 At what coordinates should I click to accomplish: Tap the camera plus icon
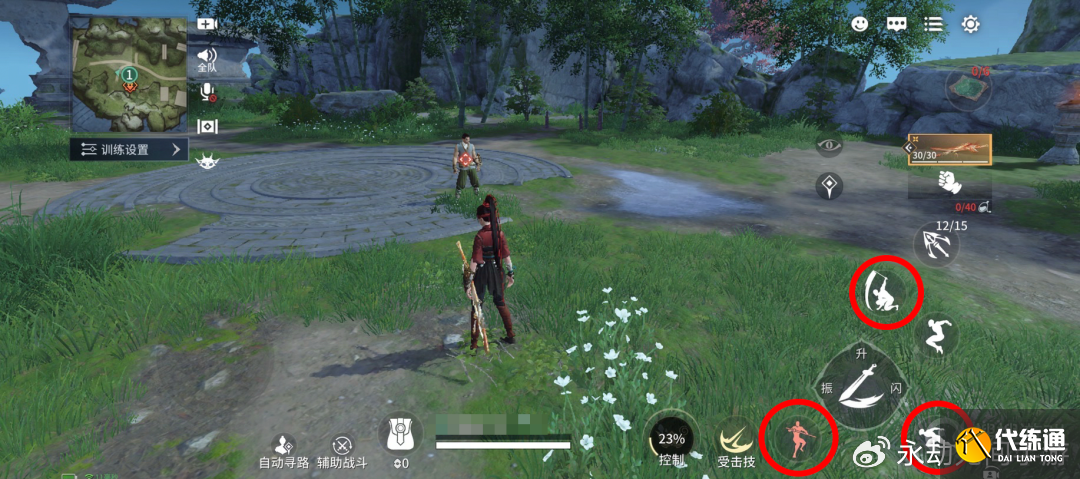[x=207, y=24]
